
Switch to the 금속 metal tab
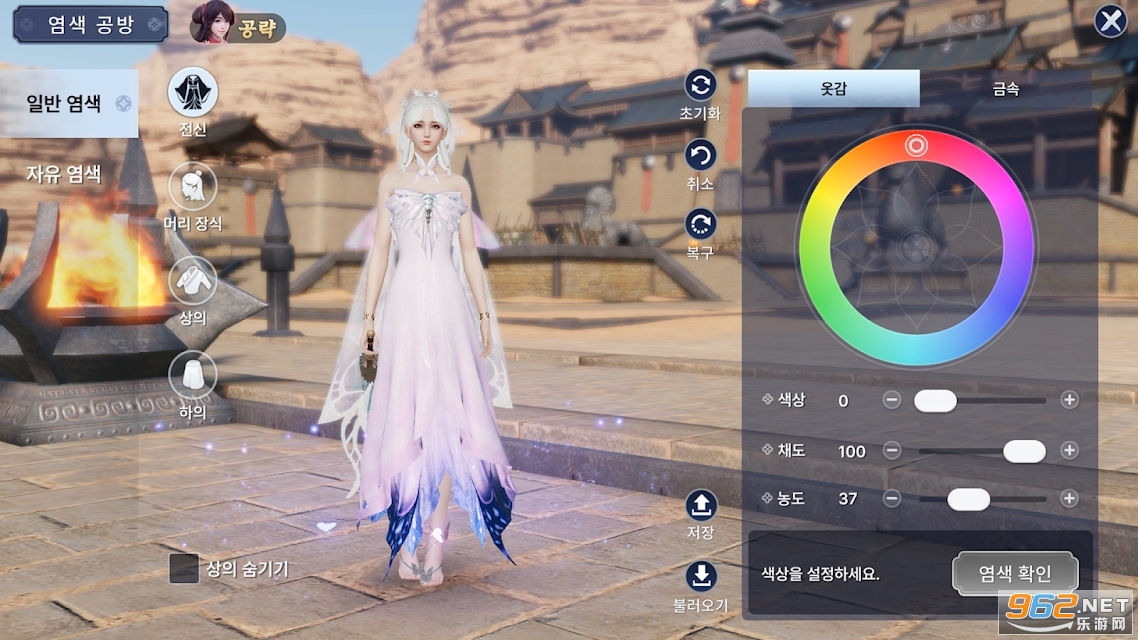click(x=1005, y=89)
